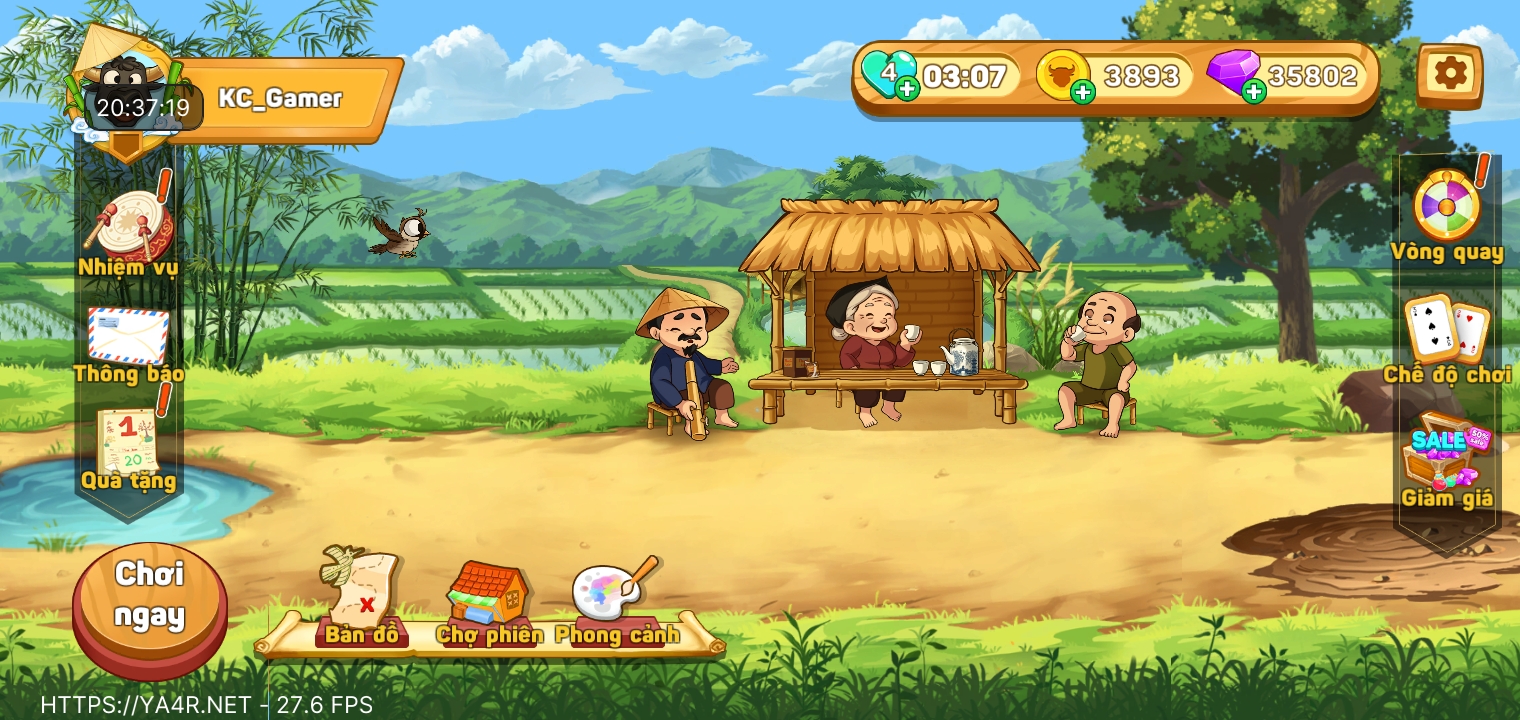Visit the Chợ phiên market
The image size is (1520, 720).
tap(488, 600)
